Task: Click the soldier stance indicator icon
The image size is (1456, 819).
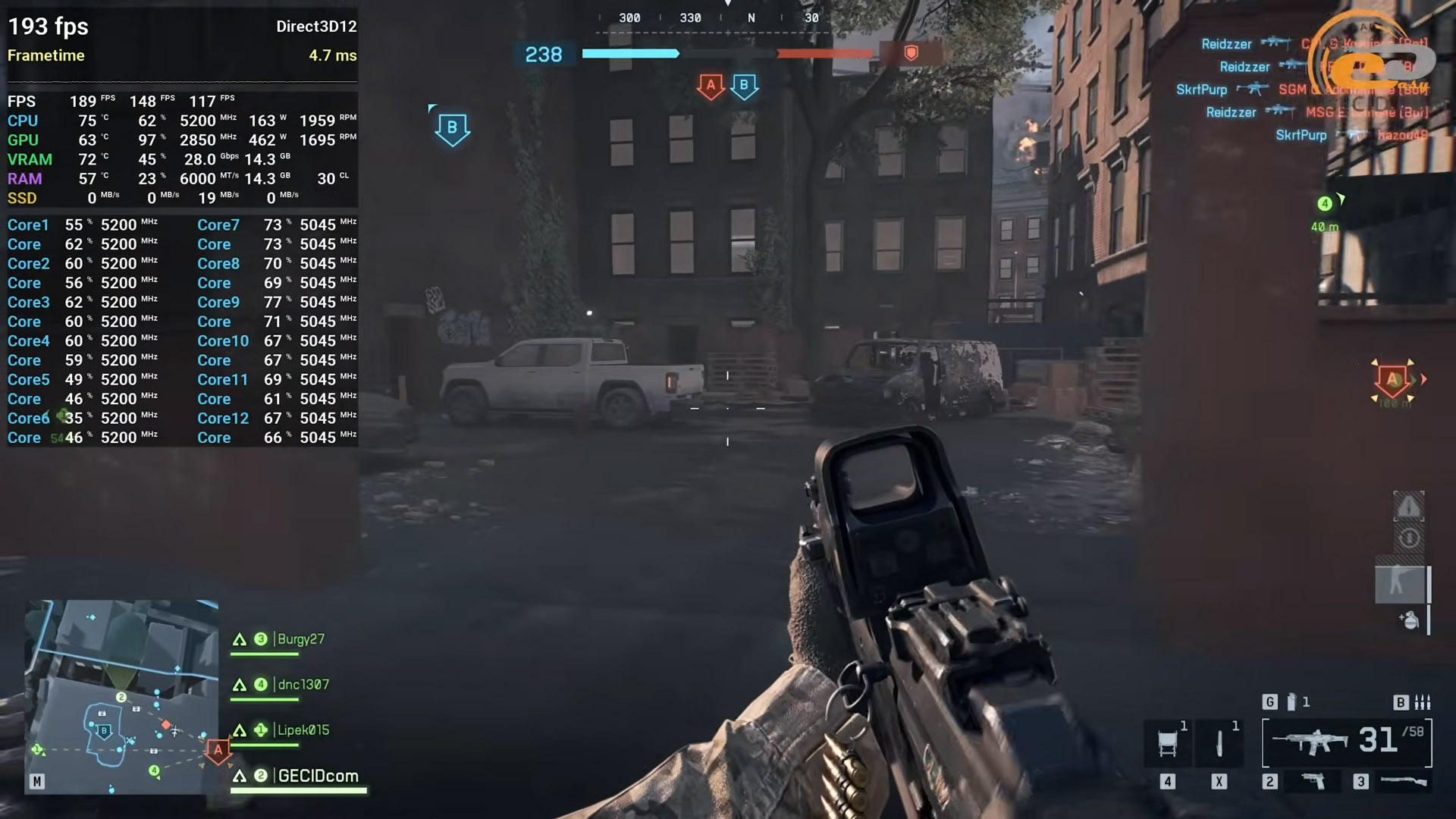Action: 1400,583
